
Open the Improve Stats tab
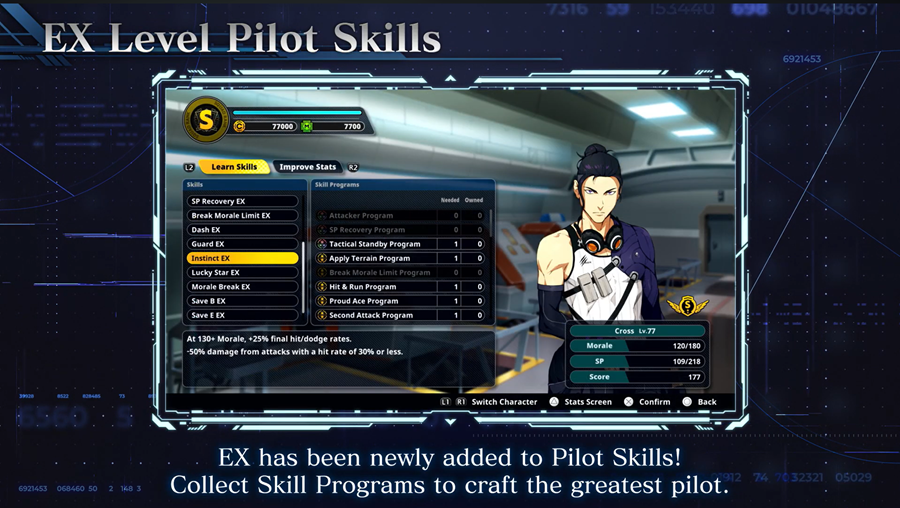(x=308, y=167)
